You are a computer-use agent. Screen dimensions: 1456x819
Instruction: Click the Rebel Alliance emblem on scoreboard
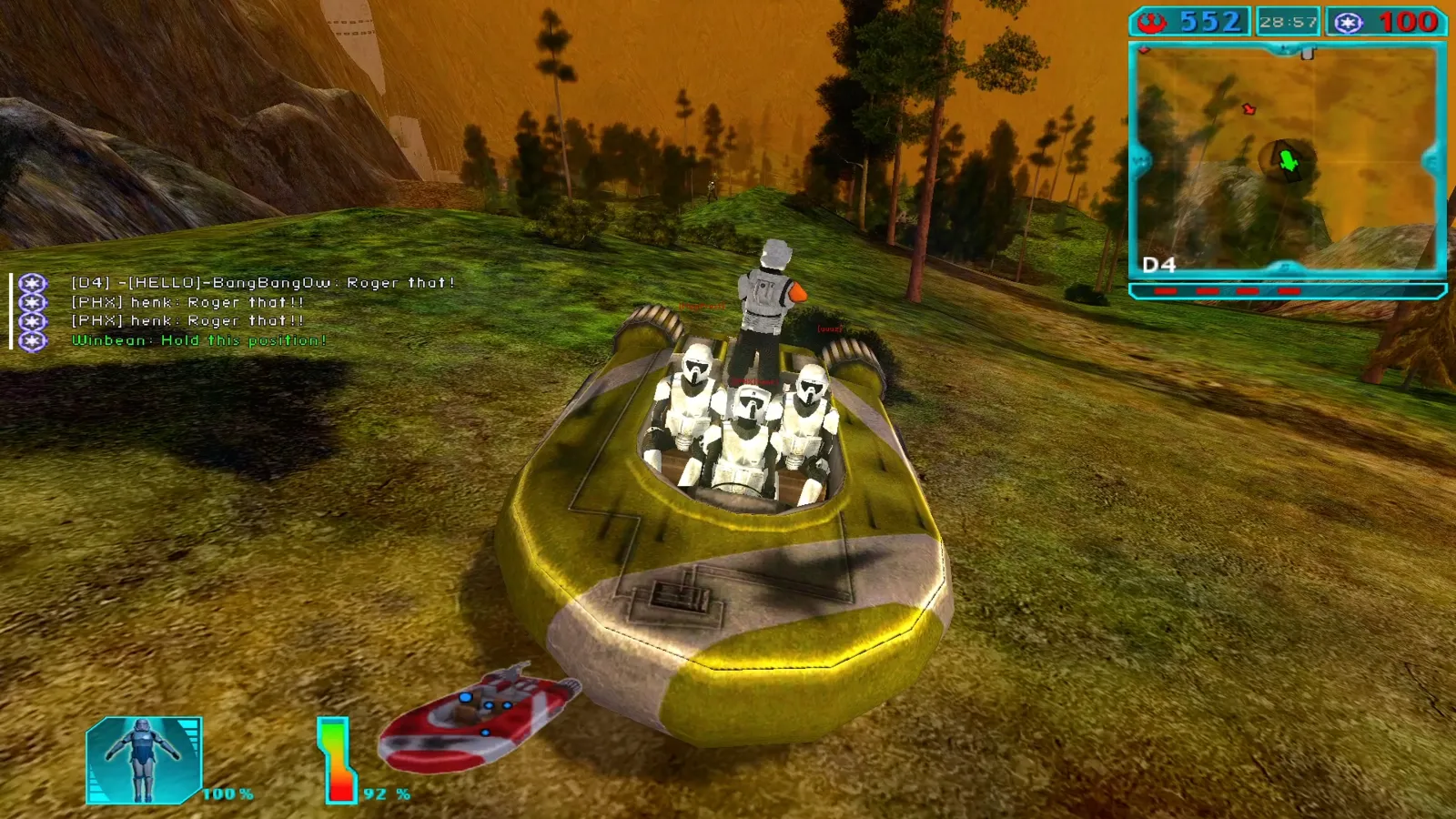(1153, 22)
